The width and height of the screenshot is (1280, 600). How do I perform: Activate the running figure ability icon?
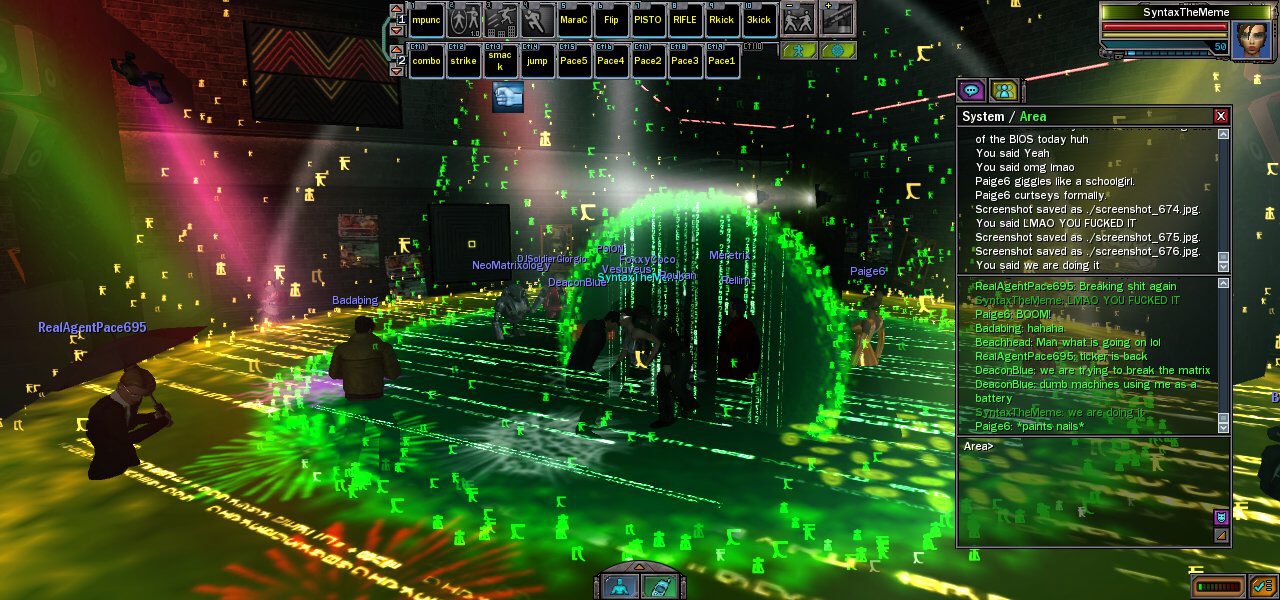click(x=537, y=20)
